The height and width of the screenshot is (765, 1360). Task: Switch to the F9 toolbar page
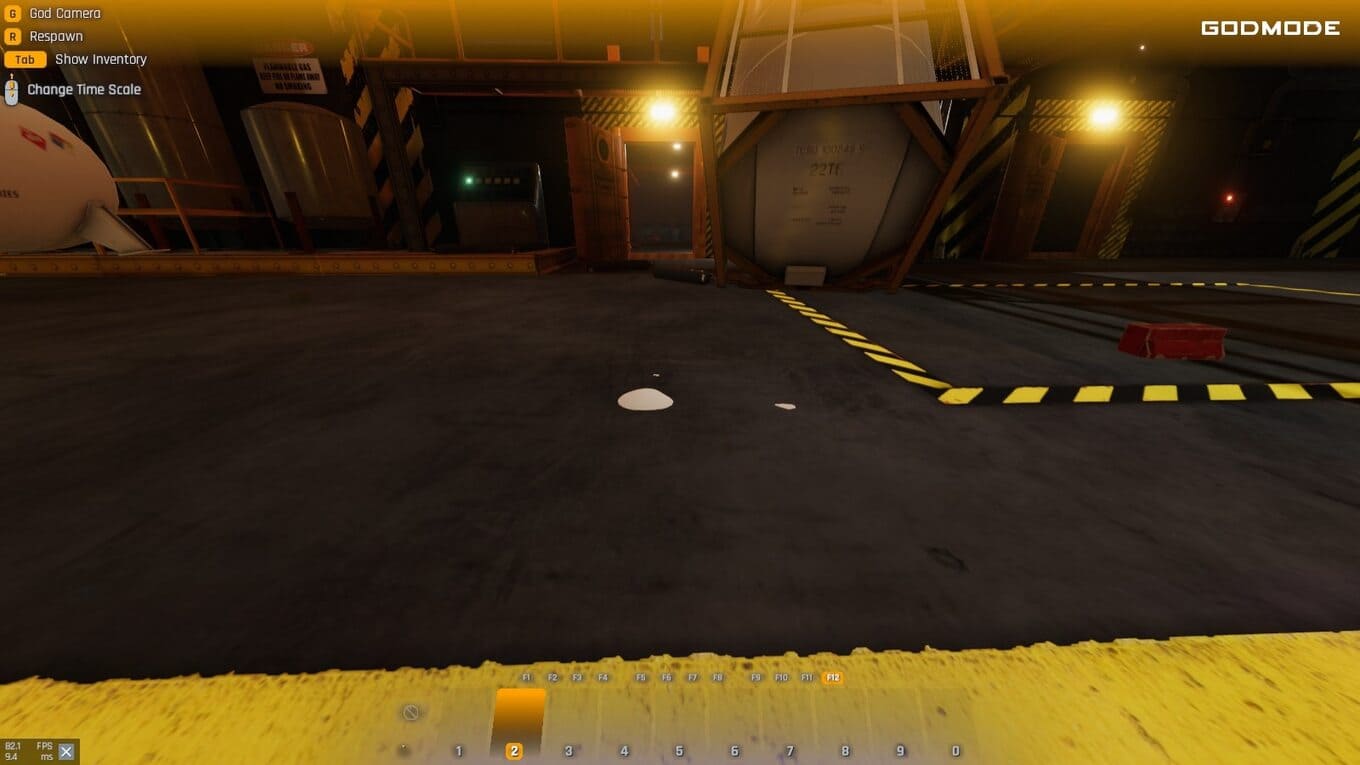click(756, 678)
